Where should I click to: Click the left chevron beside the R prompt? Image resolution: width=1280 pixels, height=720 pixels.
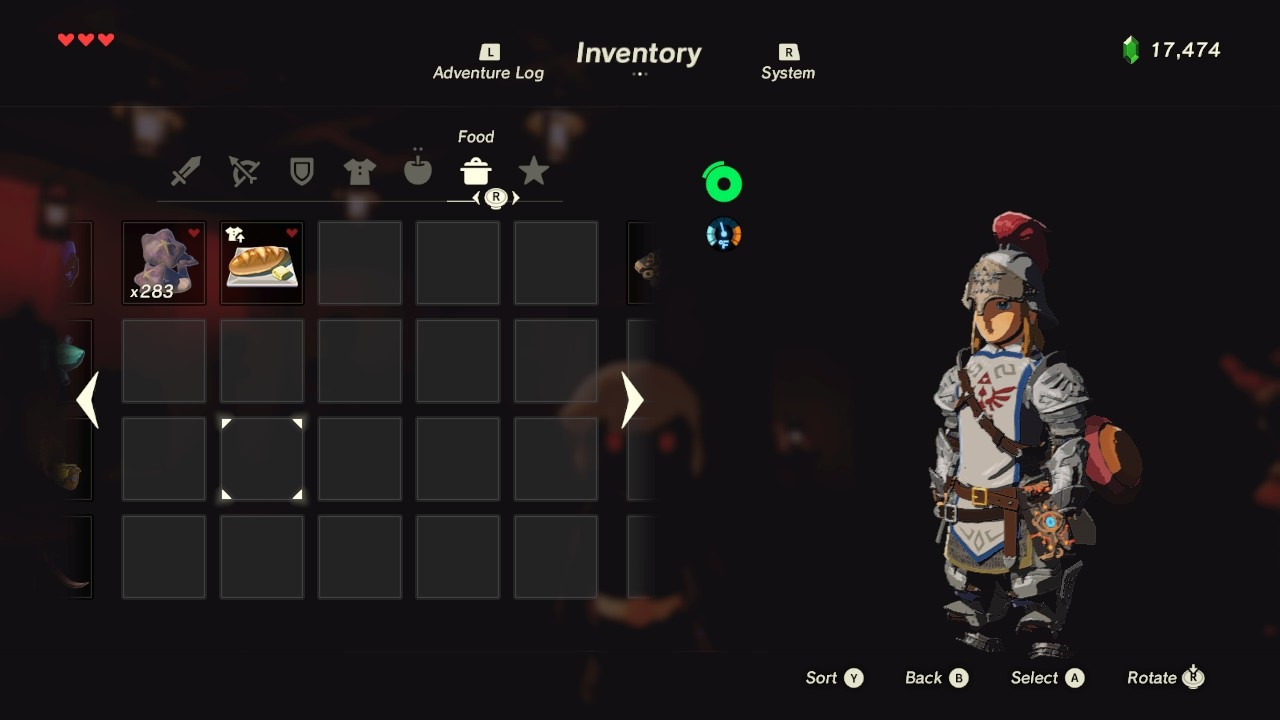click(x=477, y=198)
